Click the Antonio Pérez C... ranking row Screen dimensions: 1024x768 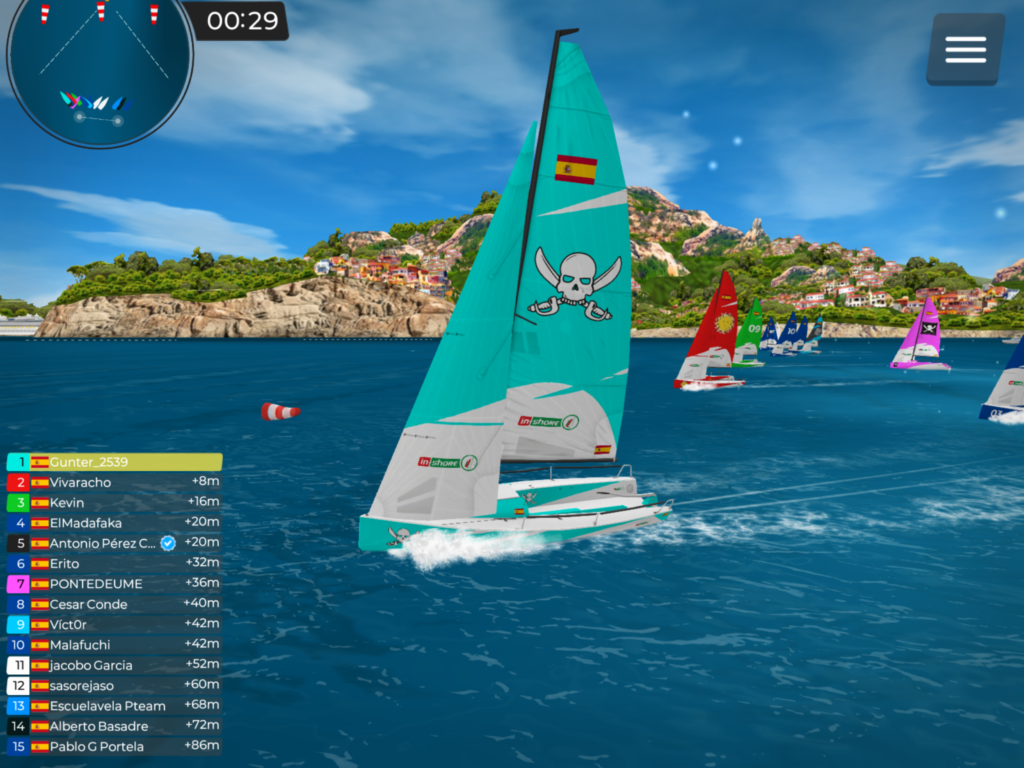click(114, 543)
